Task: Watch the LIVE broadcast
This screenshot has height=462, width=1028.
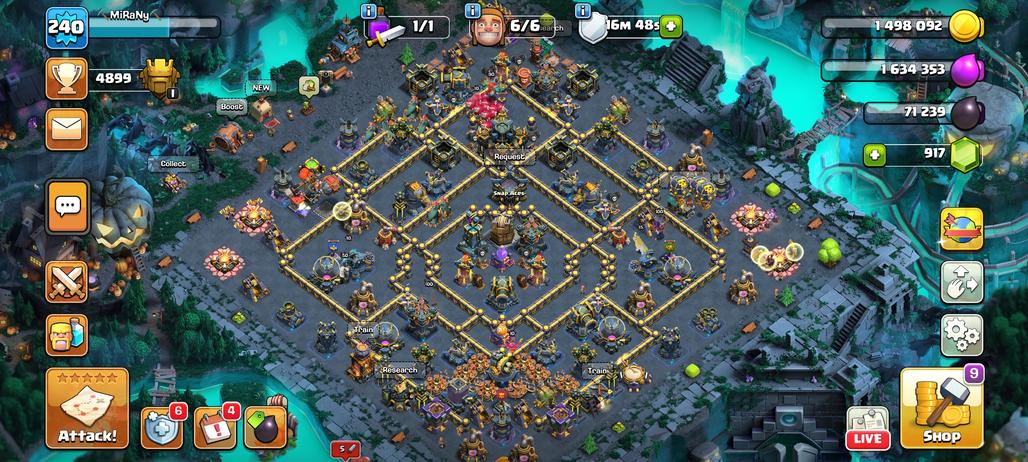Action: (868, 427)
